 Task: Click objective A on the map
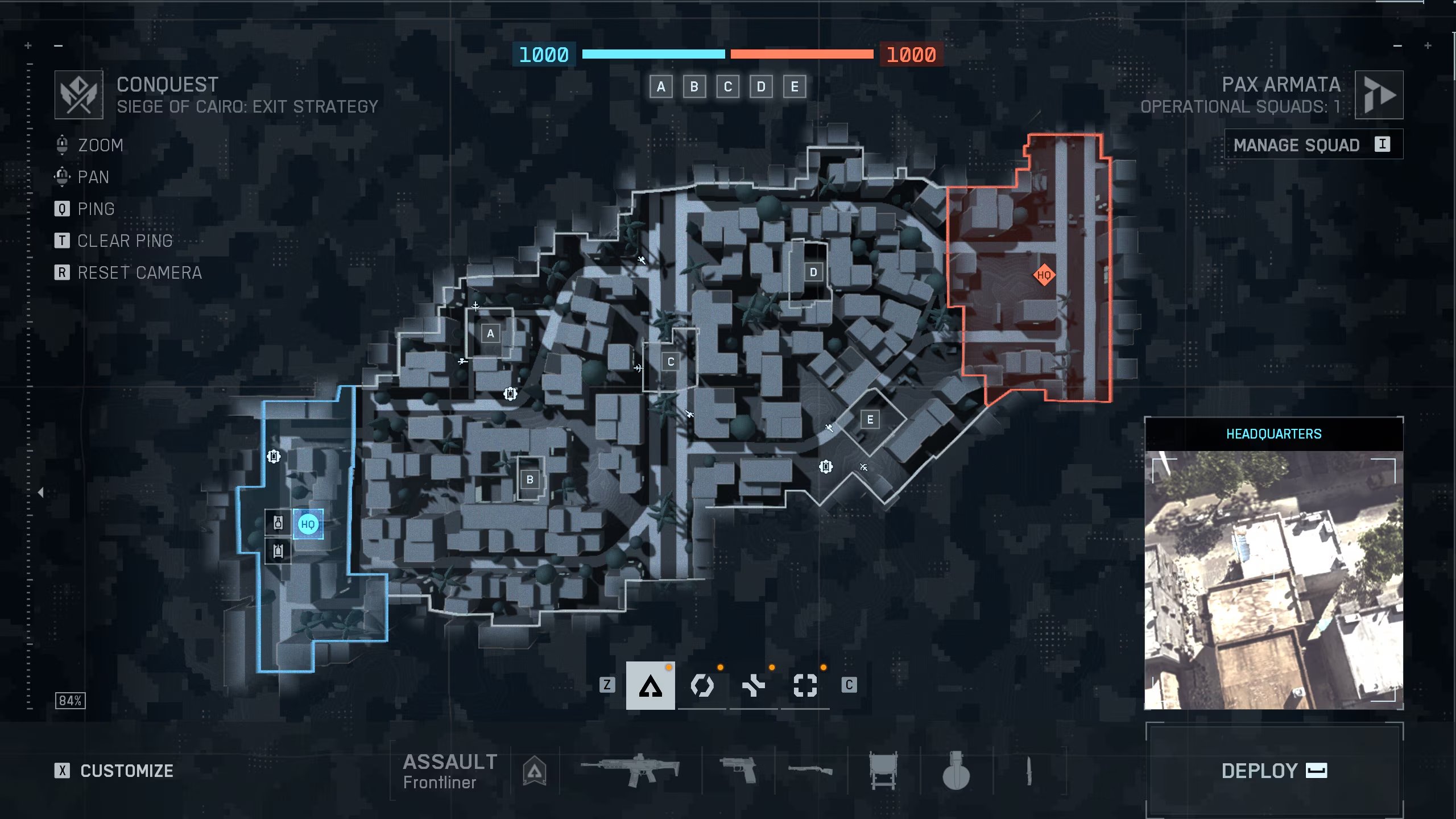click(490, 333)
